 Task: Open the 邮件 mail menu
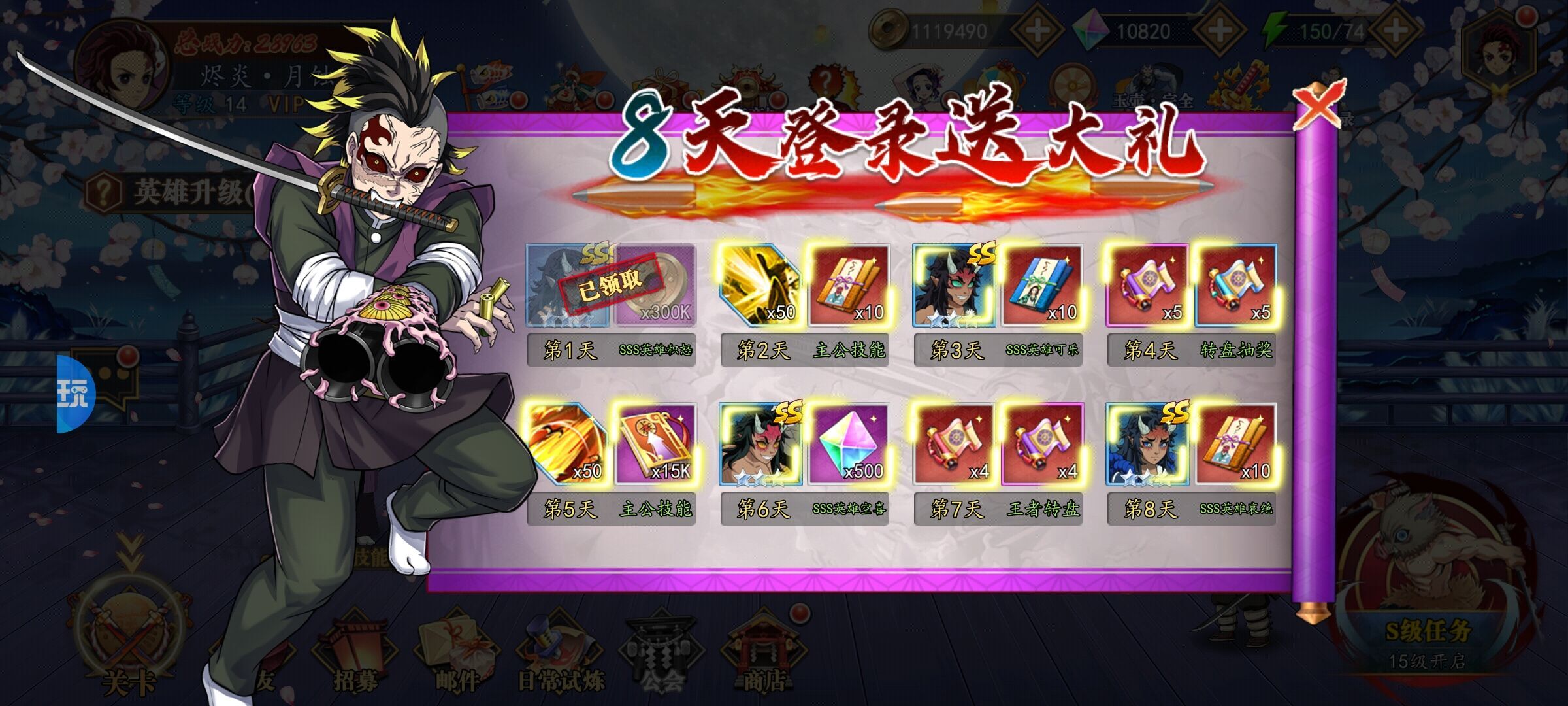[x=457, y=654]
